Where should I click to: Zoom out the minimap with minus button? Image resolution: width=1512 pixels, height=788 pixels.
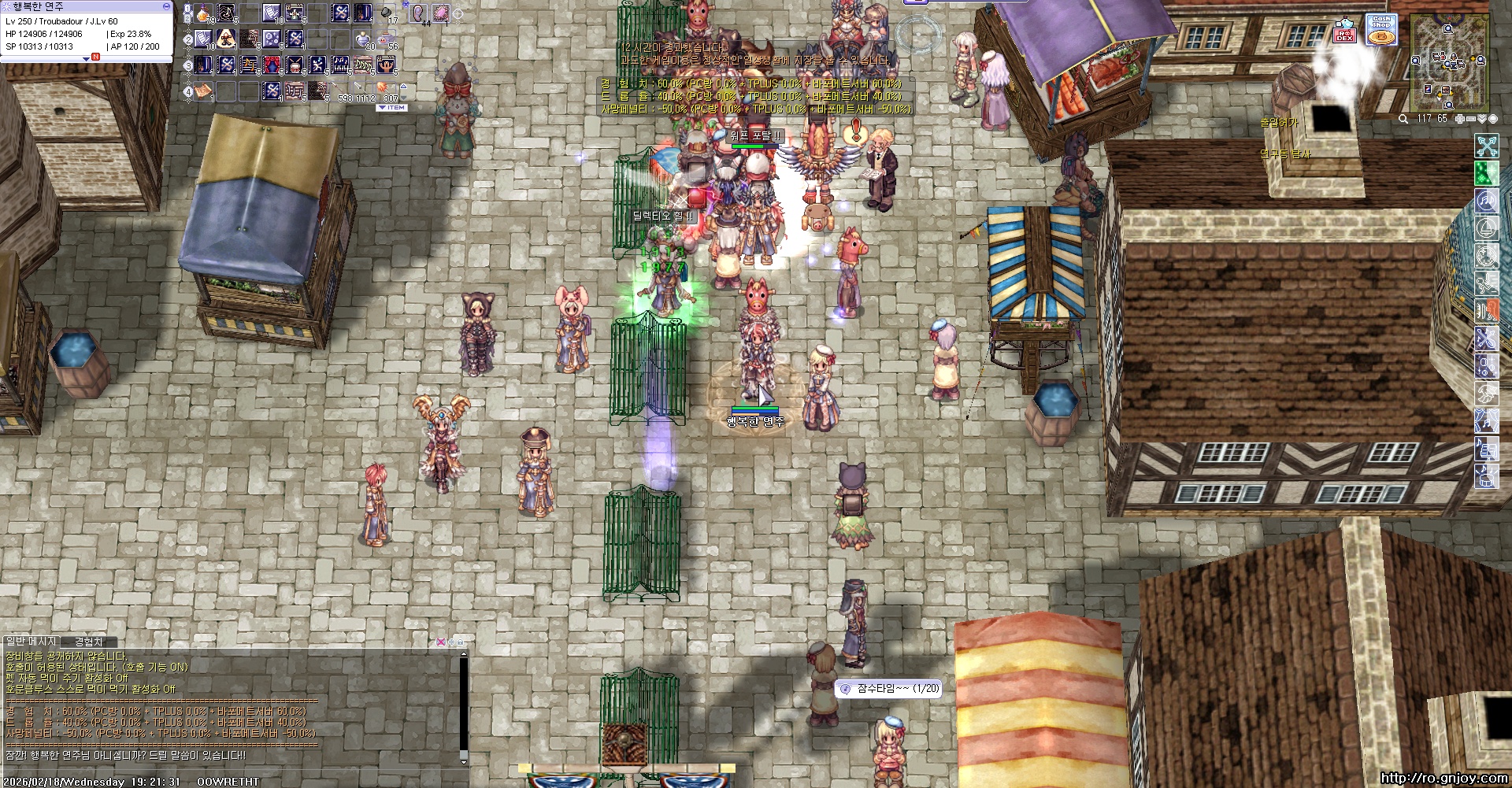[1471, 119]
